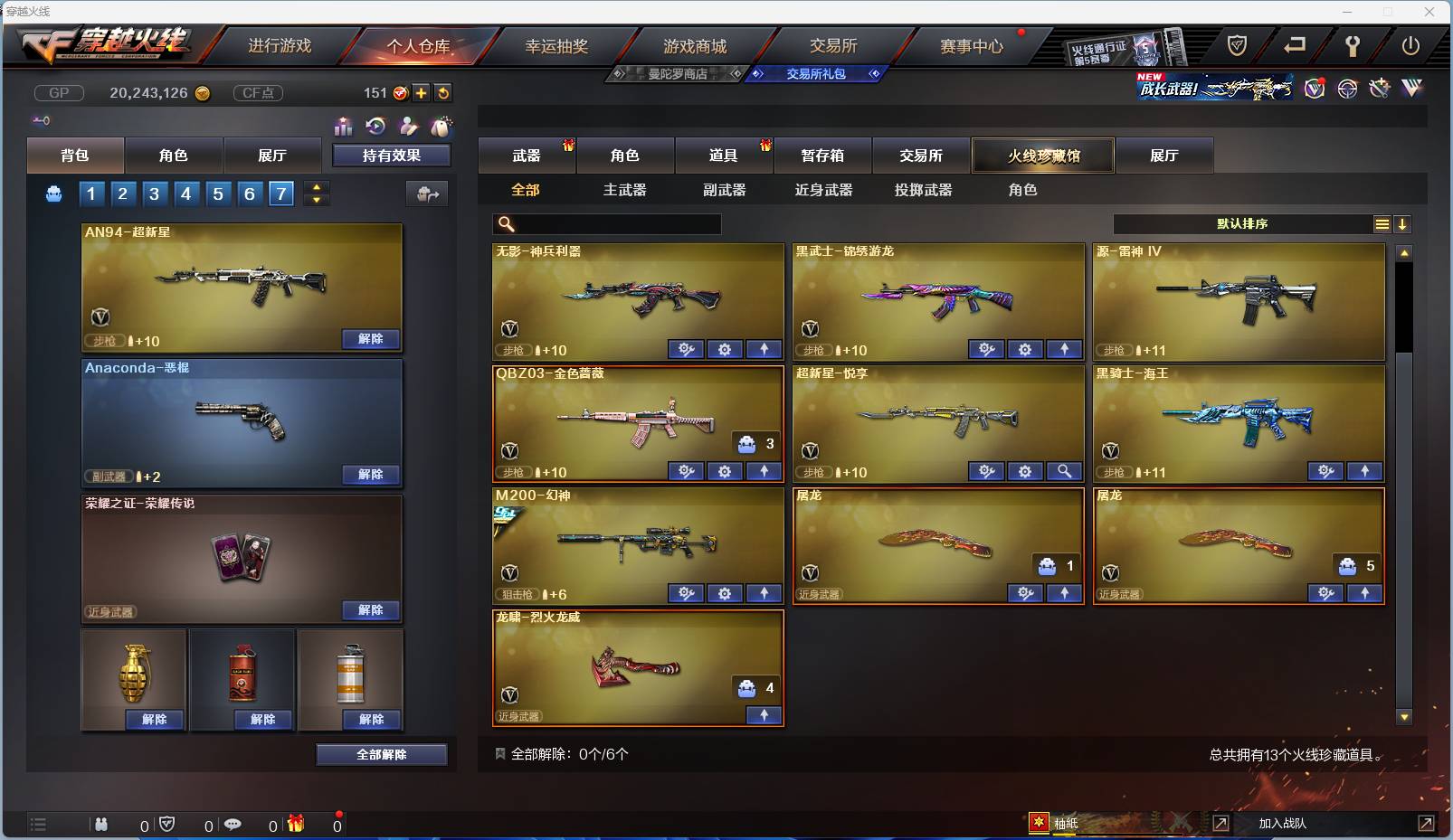Click the down-arrow sort order icon near 默认排序
Viewport: 1453px width, 840px height.
point(1403,223)
